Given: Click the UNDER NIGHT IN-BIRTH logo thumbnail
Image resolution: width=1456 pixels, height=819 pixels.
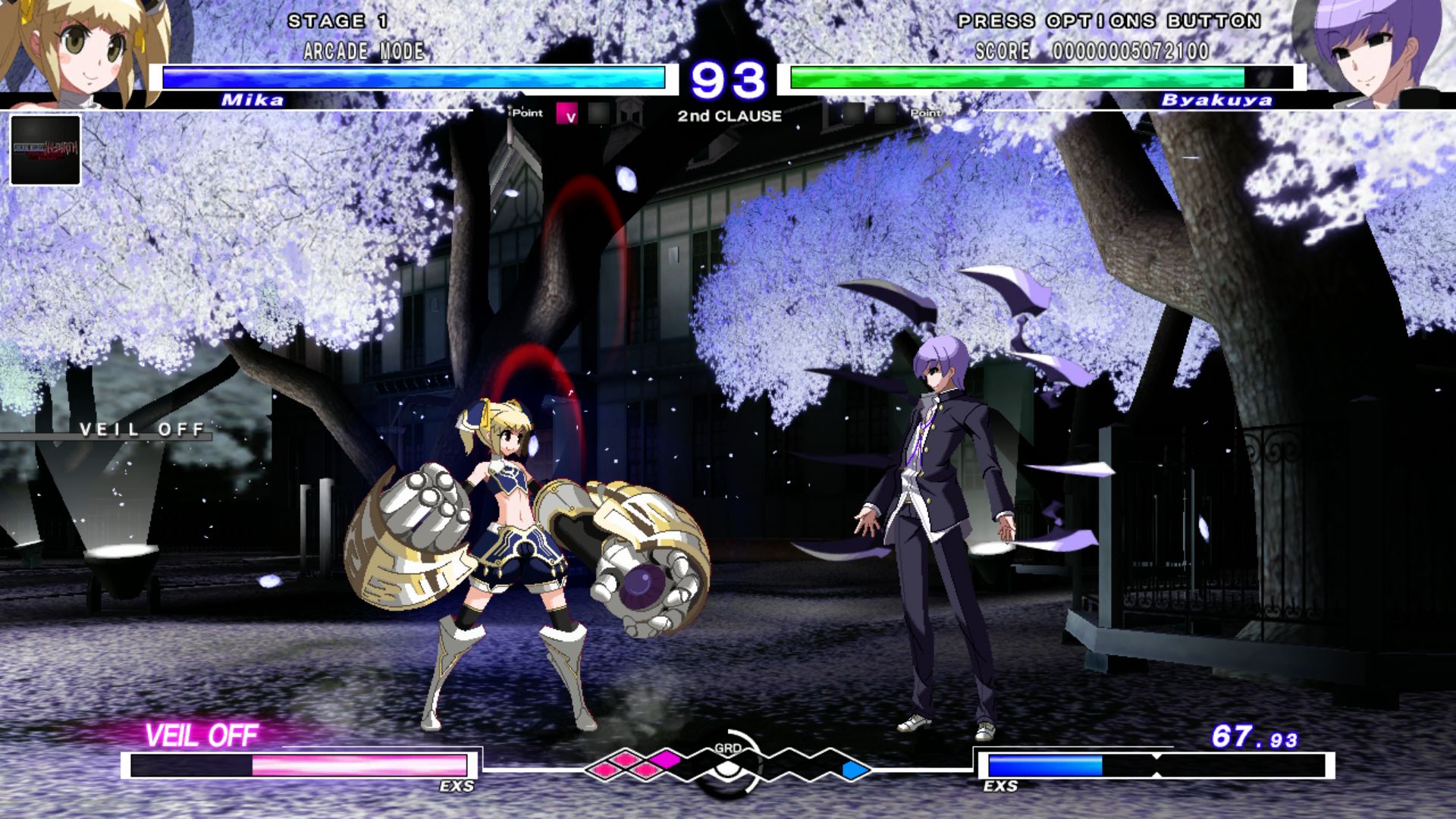Looking at the screenshot, I should tap(45, 152).
